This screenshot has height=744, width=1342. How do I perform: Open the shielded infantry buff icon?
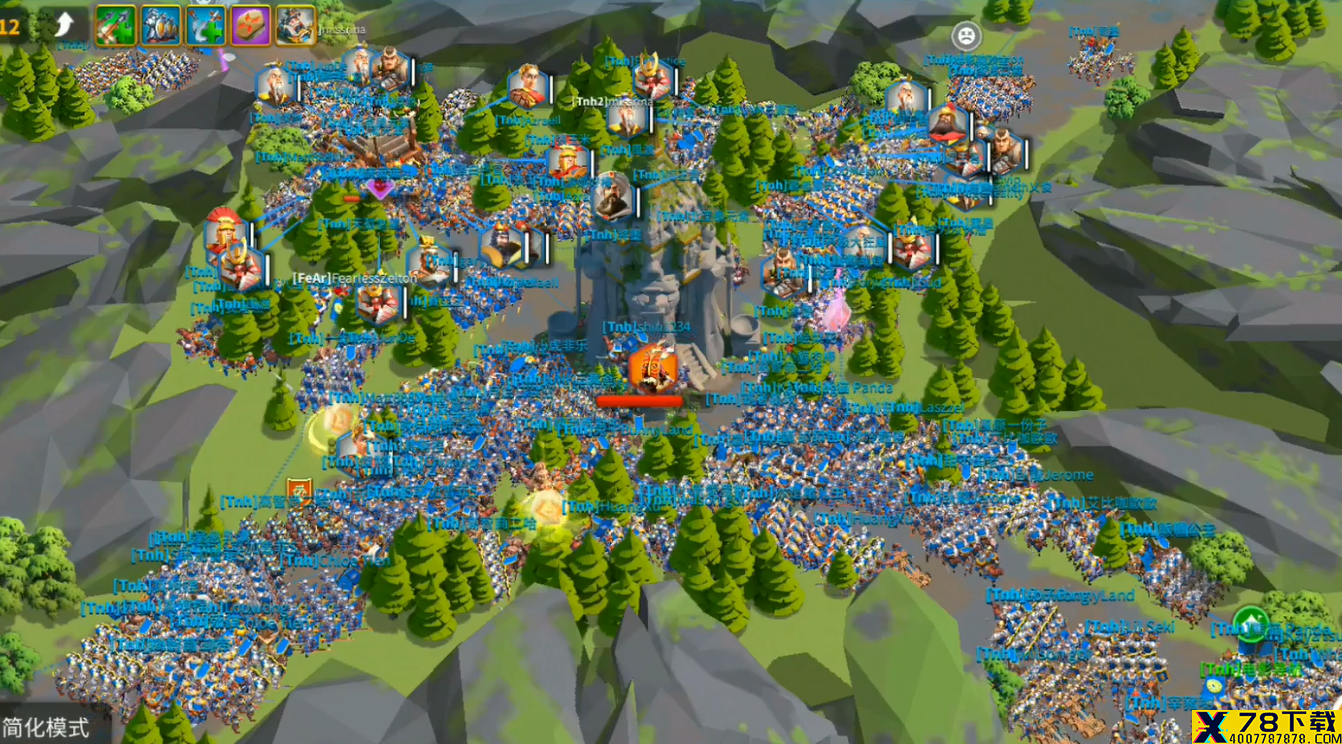(x=160, y=25)
